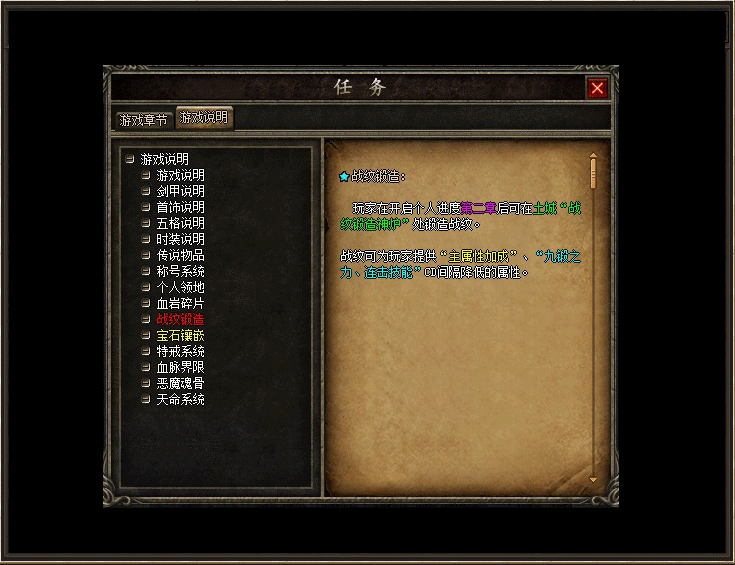
Task: Select the 血岩碎片 entry
Action: [x=180, y=303]
